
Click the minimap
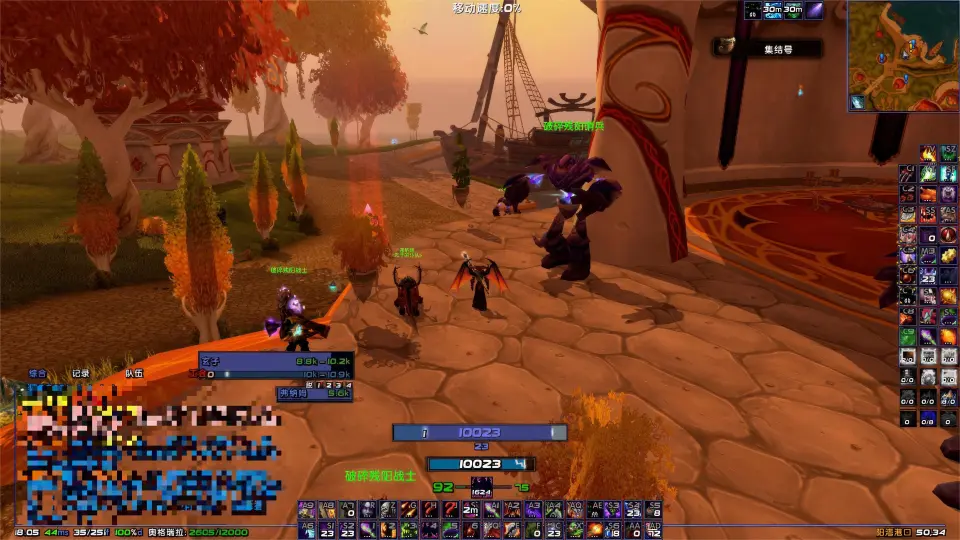point(903,55)
